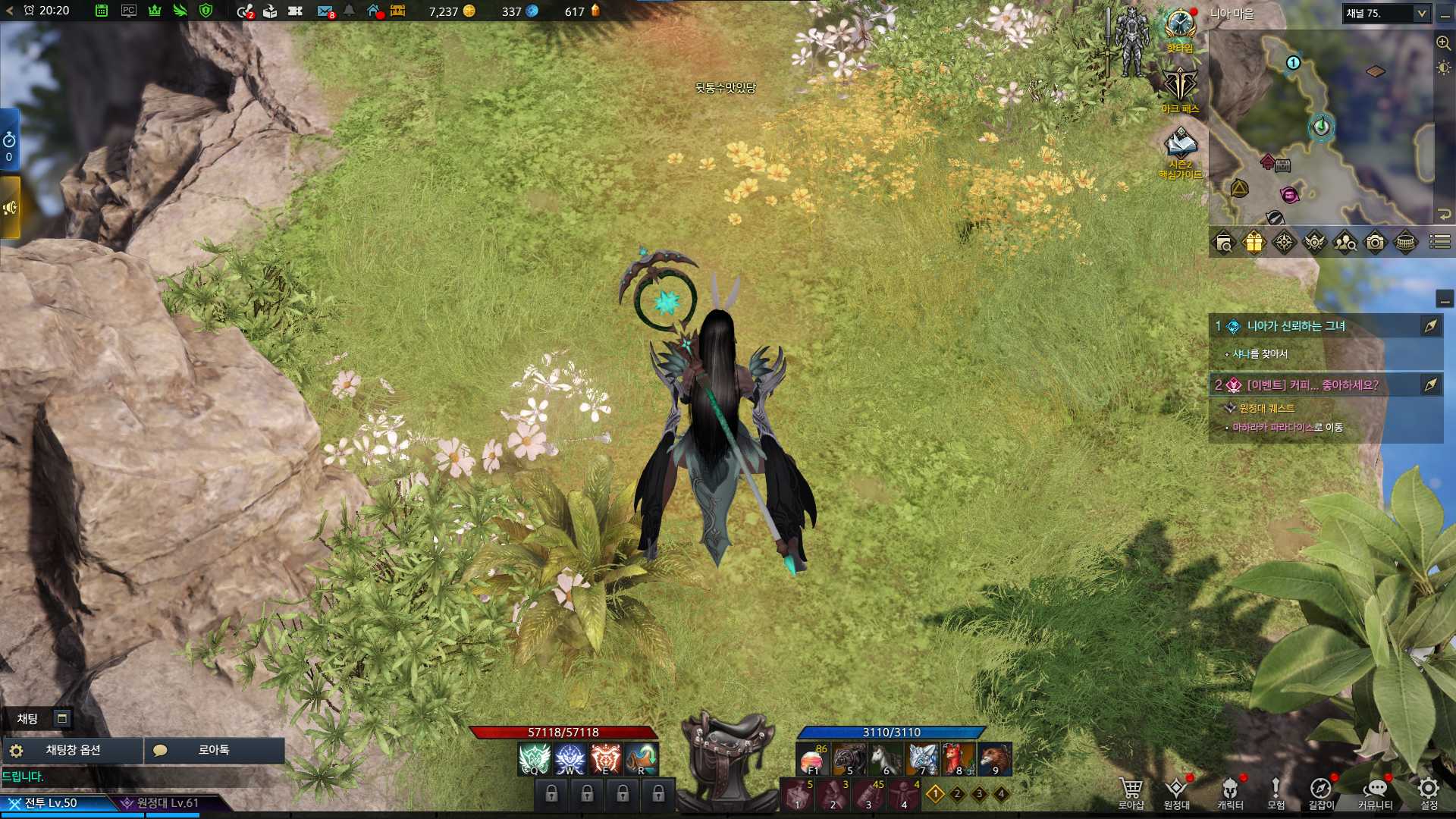Open the Loa Shop cart
This screenshot has height=819, width=1456.
(x=1131, y=792)
